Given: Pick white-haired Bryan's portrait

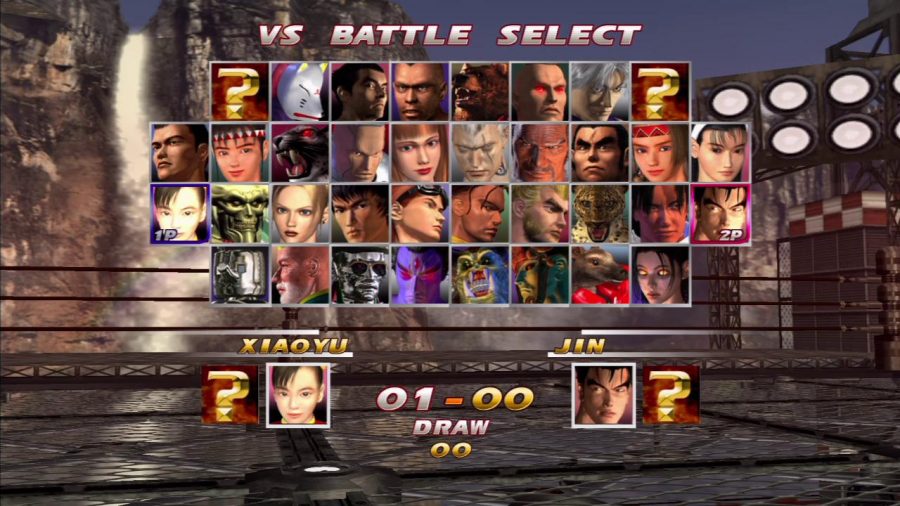Looking at the screenshot, I should click(480, 152).
